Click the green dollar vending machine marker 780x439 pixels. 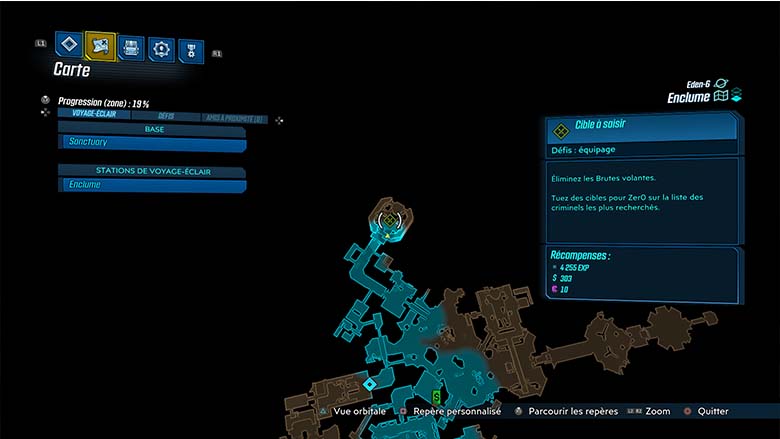tap(436, 396)
